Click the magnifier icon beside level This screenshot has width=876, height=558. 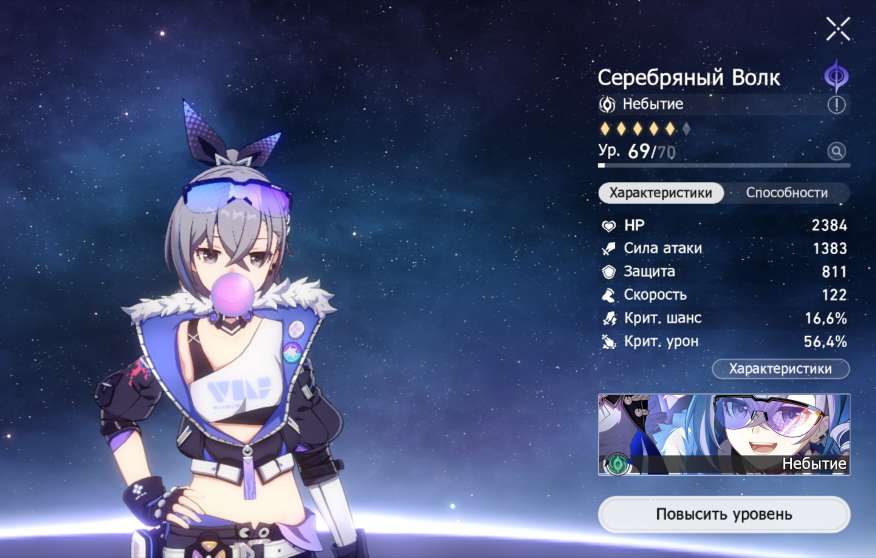point(837,151)
